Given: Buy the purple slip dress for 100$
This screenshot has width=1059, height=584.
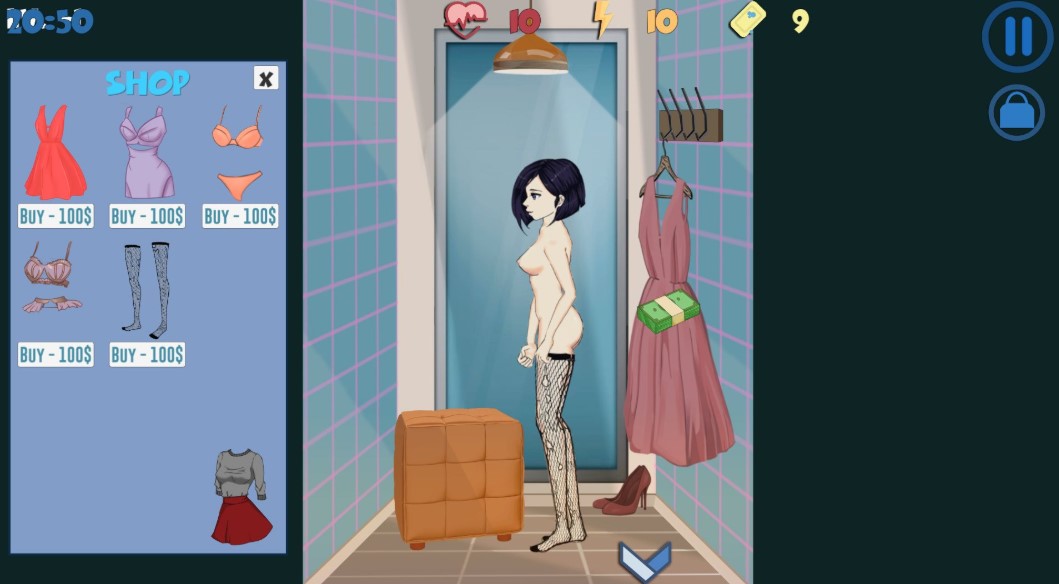Looking at the screenshot, I should (147, 216).
